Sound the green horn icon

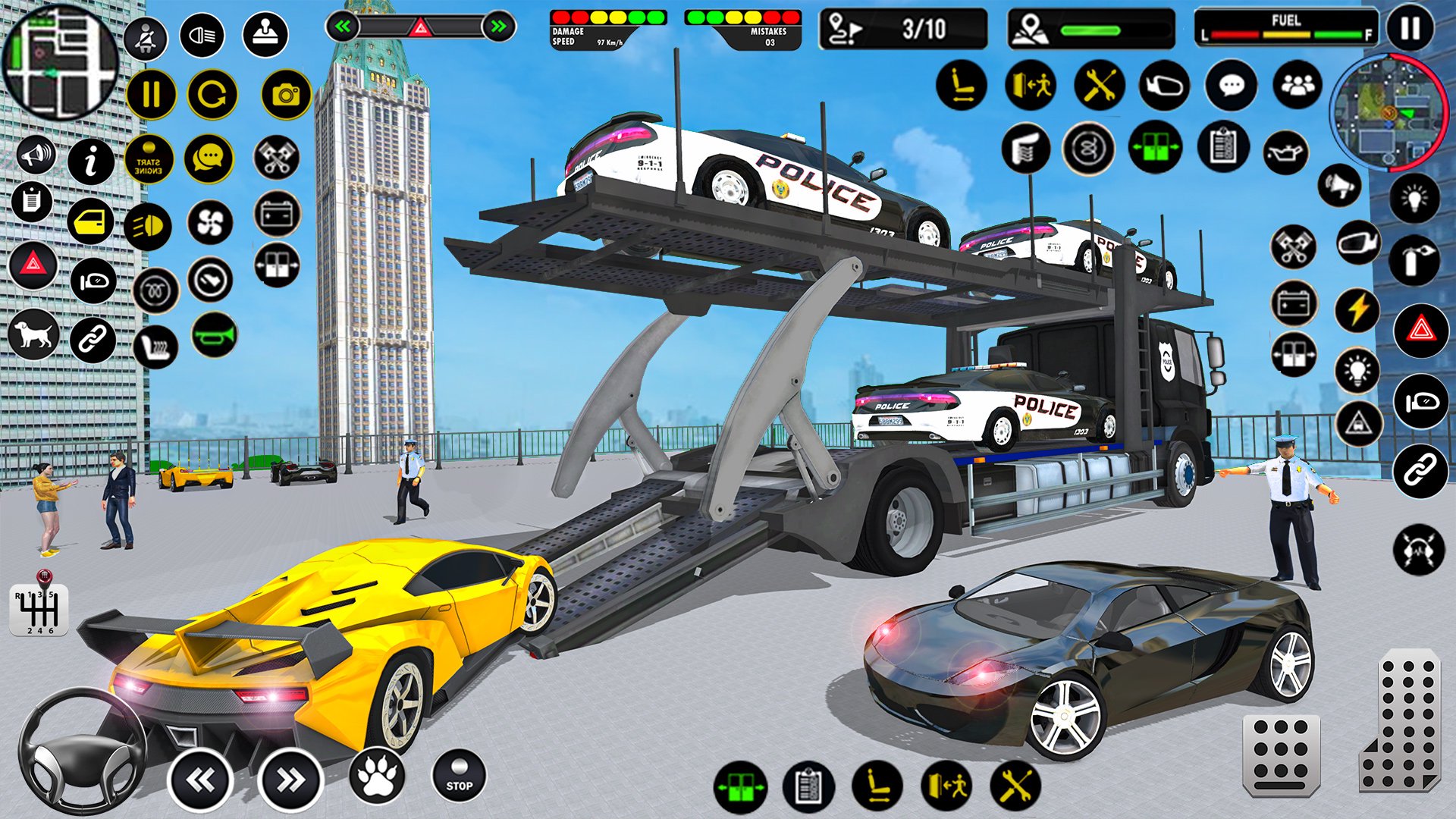pos(215,334)
